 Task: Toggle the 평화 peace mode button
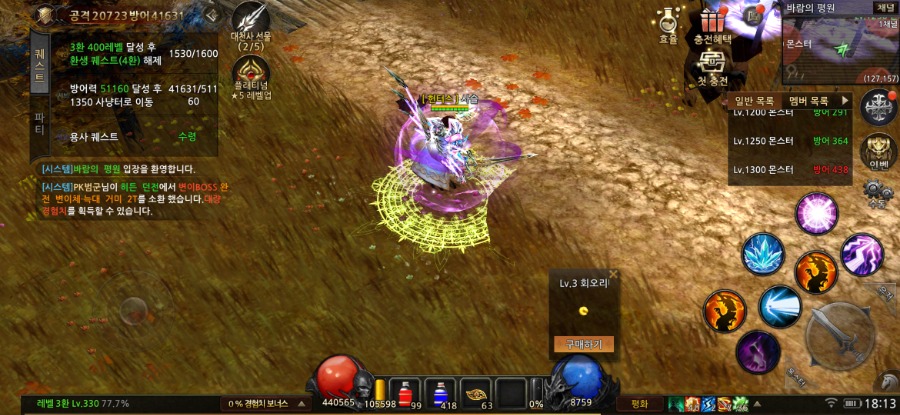pyautogui.click(x=638, y=404)
